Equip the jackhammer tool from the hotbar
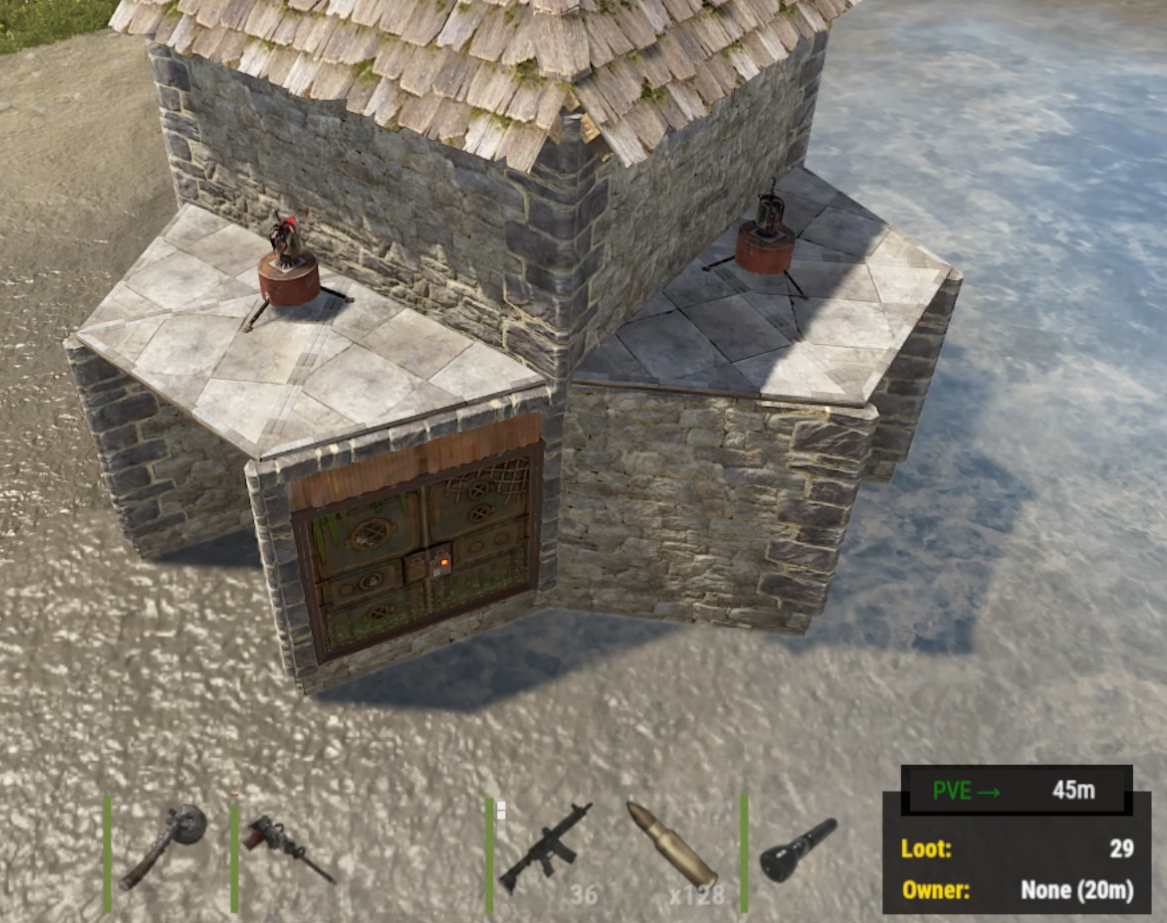The height and width of the screenshot is (923, 1167). click(x=288, y=849)
